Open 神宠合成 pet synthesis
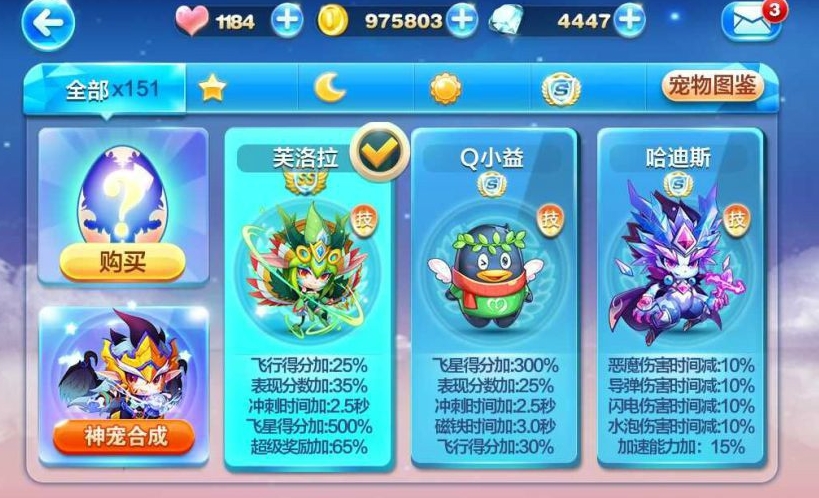Image resolution: width=819 pixels, height=498 pixels. [123, 435]
